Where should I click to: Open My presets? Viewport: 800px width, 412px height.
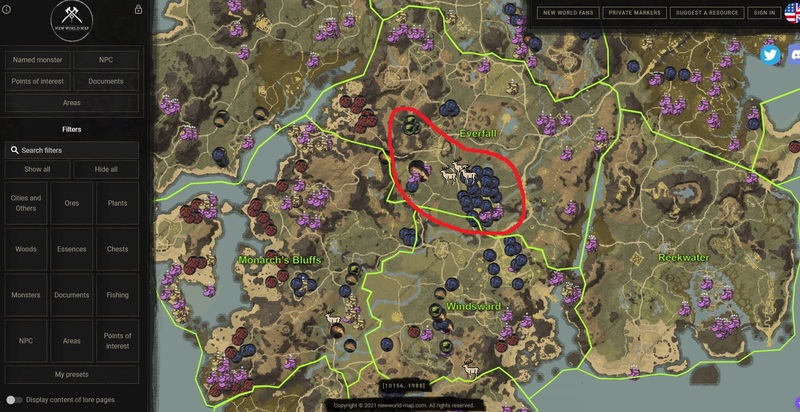(x=72, y=374)
